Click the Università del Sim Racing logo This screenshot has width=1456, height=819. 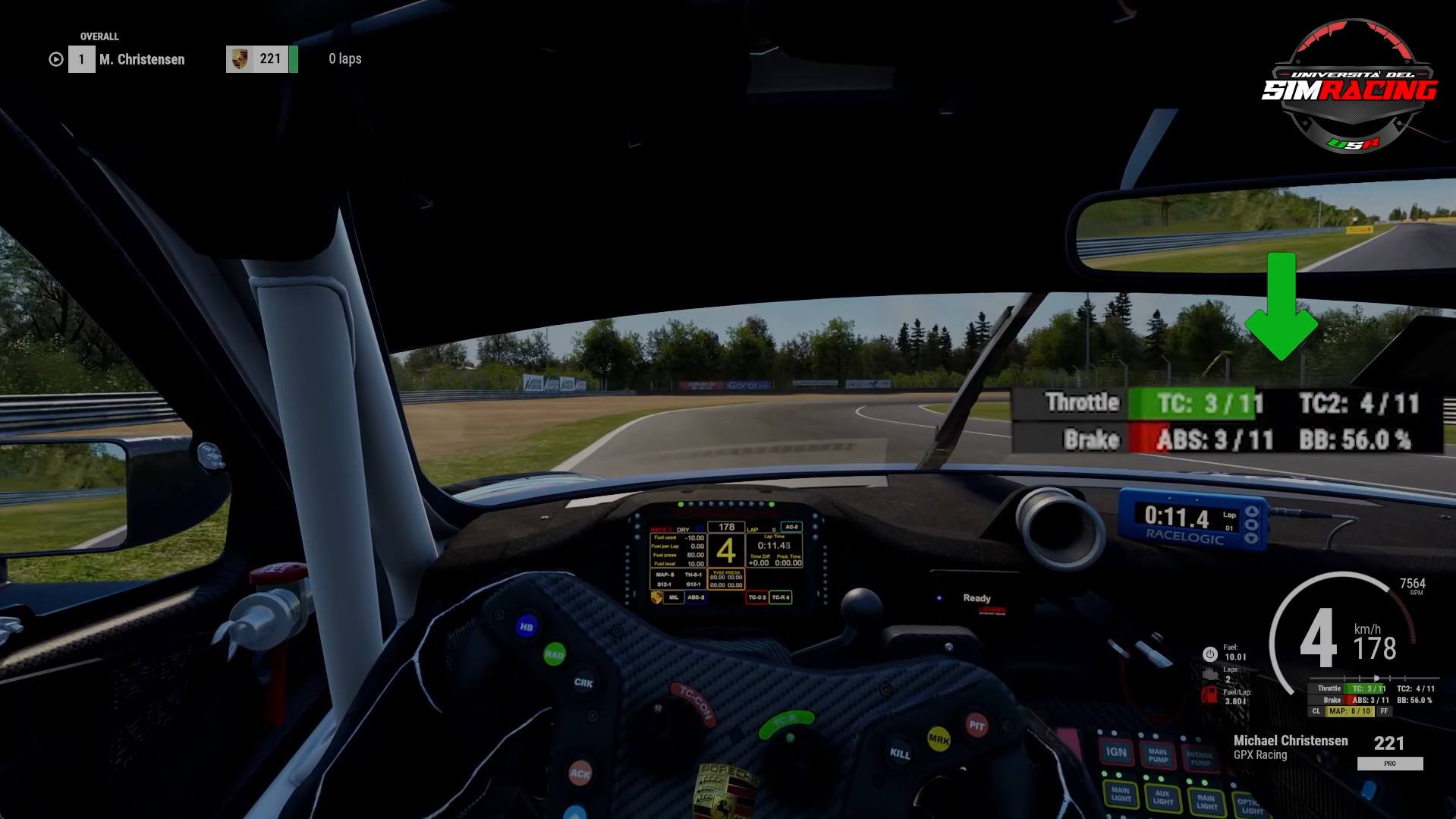tap(1349, 87)
